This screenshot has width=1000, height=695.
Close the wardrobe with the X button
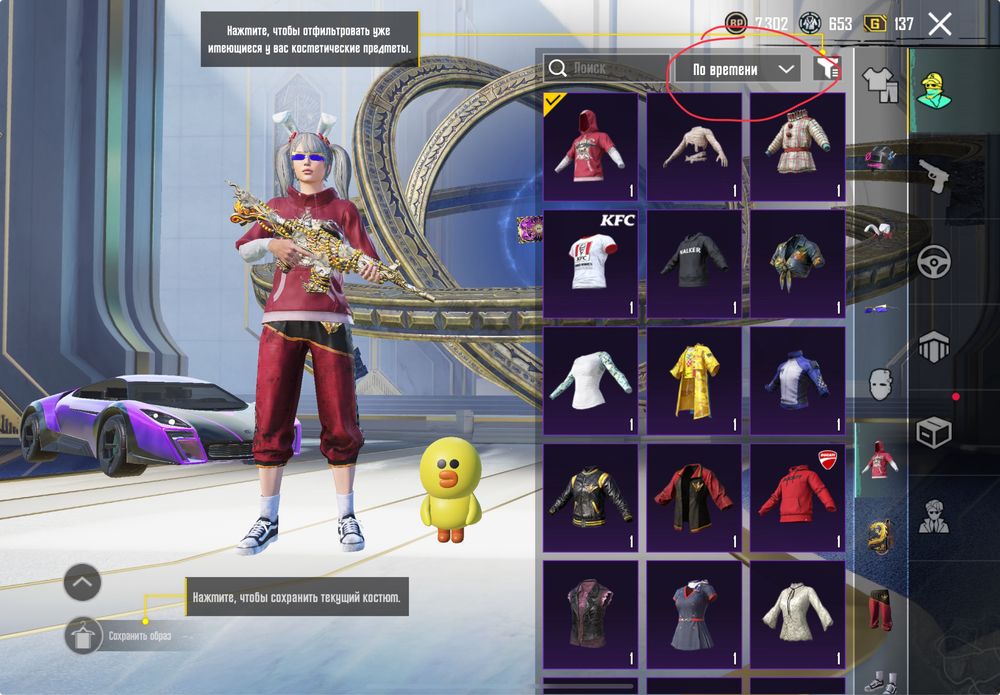939,24
